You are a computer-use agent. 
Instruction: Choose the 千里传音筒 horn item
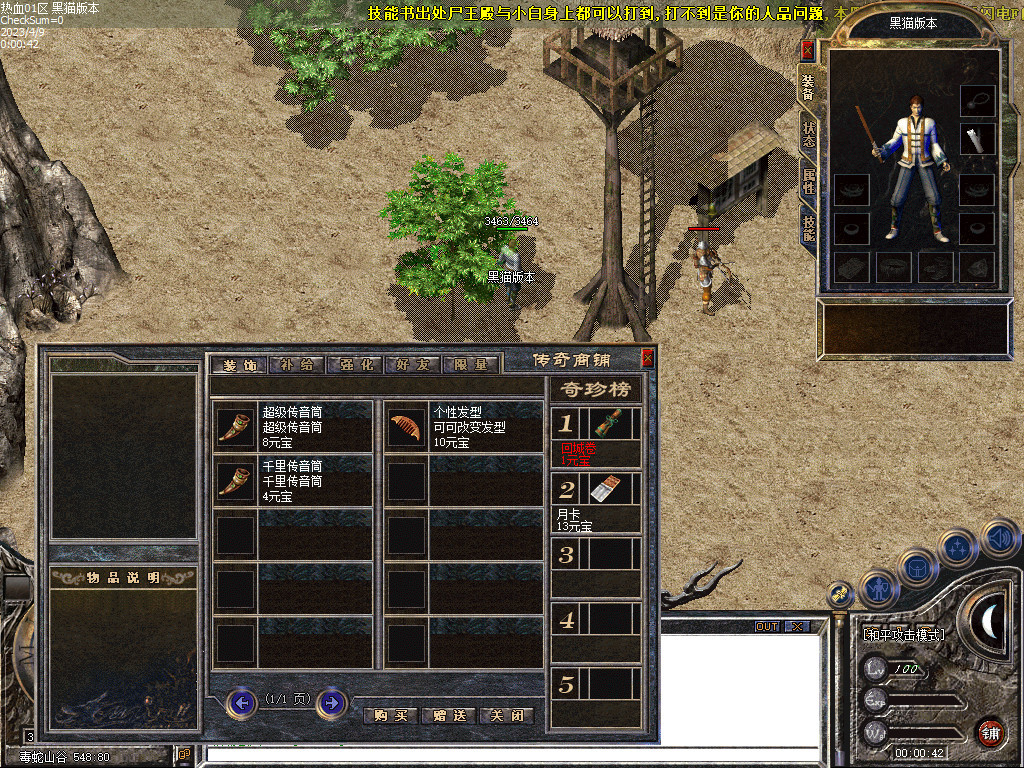click(x=236, y=481)
